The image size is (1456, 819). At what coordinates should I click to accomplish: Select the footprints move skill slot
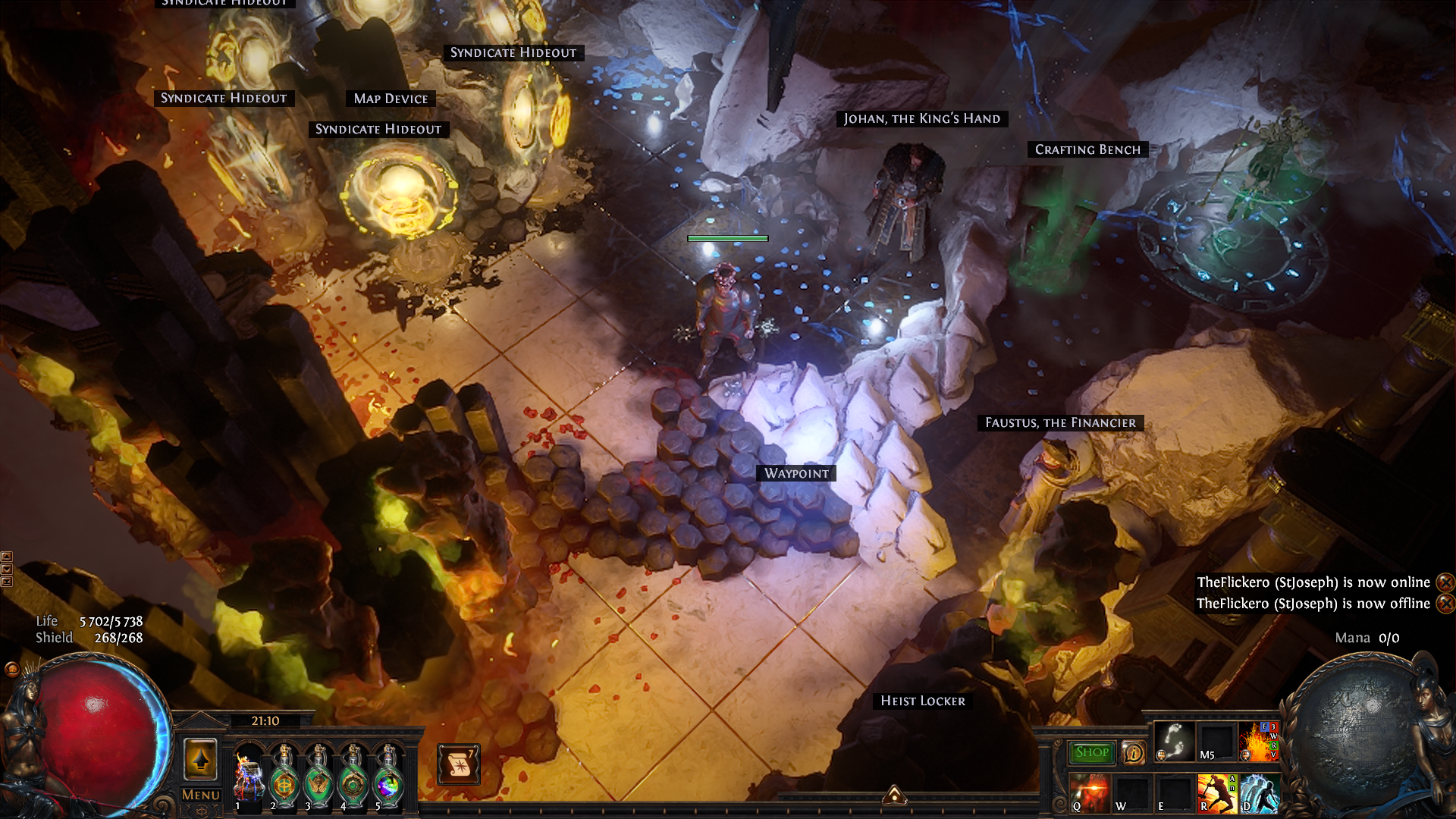pos(1174,741)
